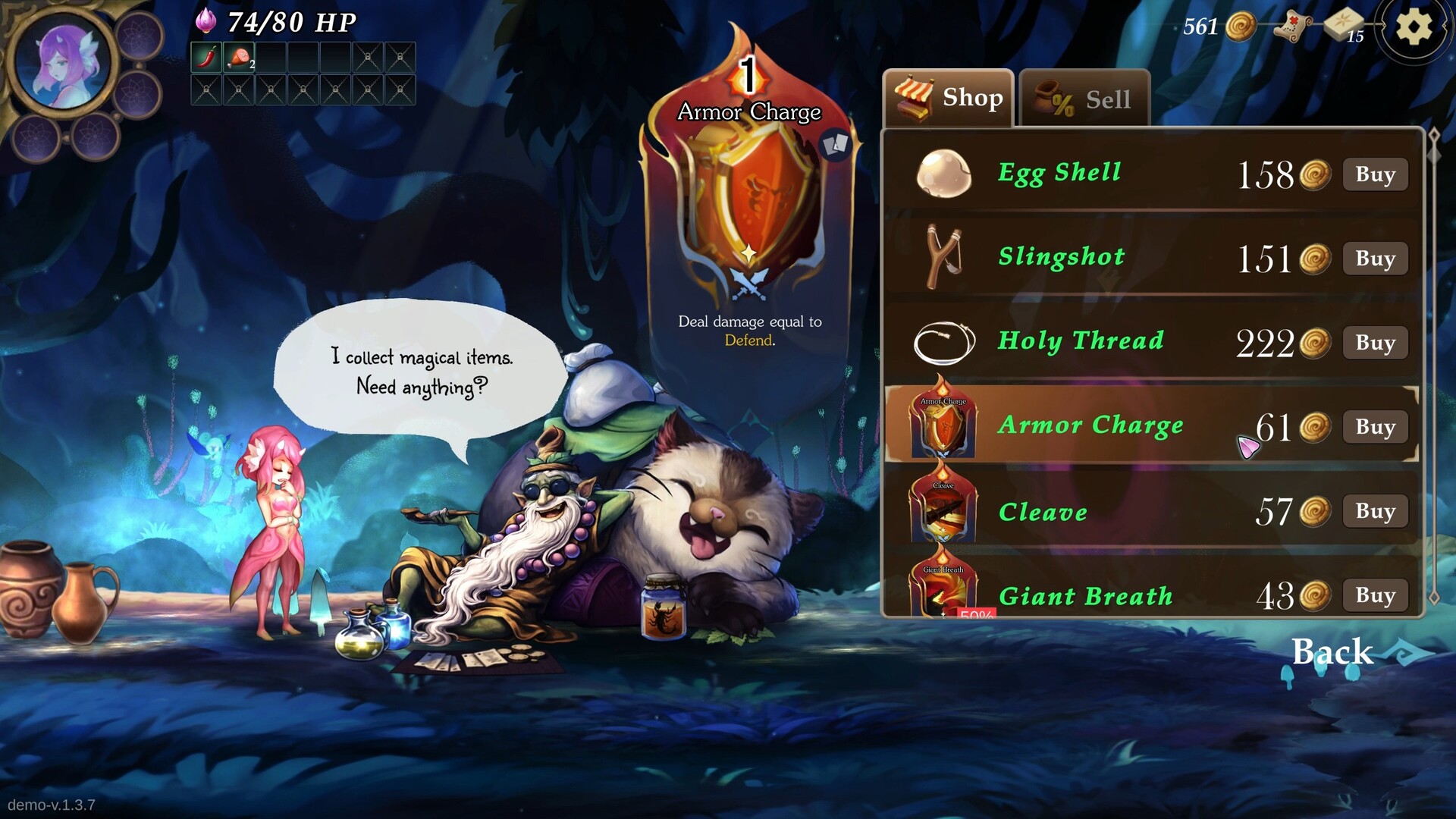The width and height of the screenshot is (1456, 819).
Task: Open the treasure map scroll
Action: tap(1294, 29)
